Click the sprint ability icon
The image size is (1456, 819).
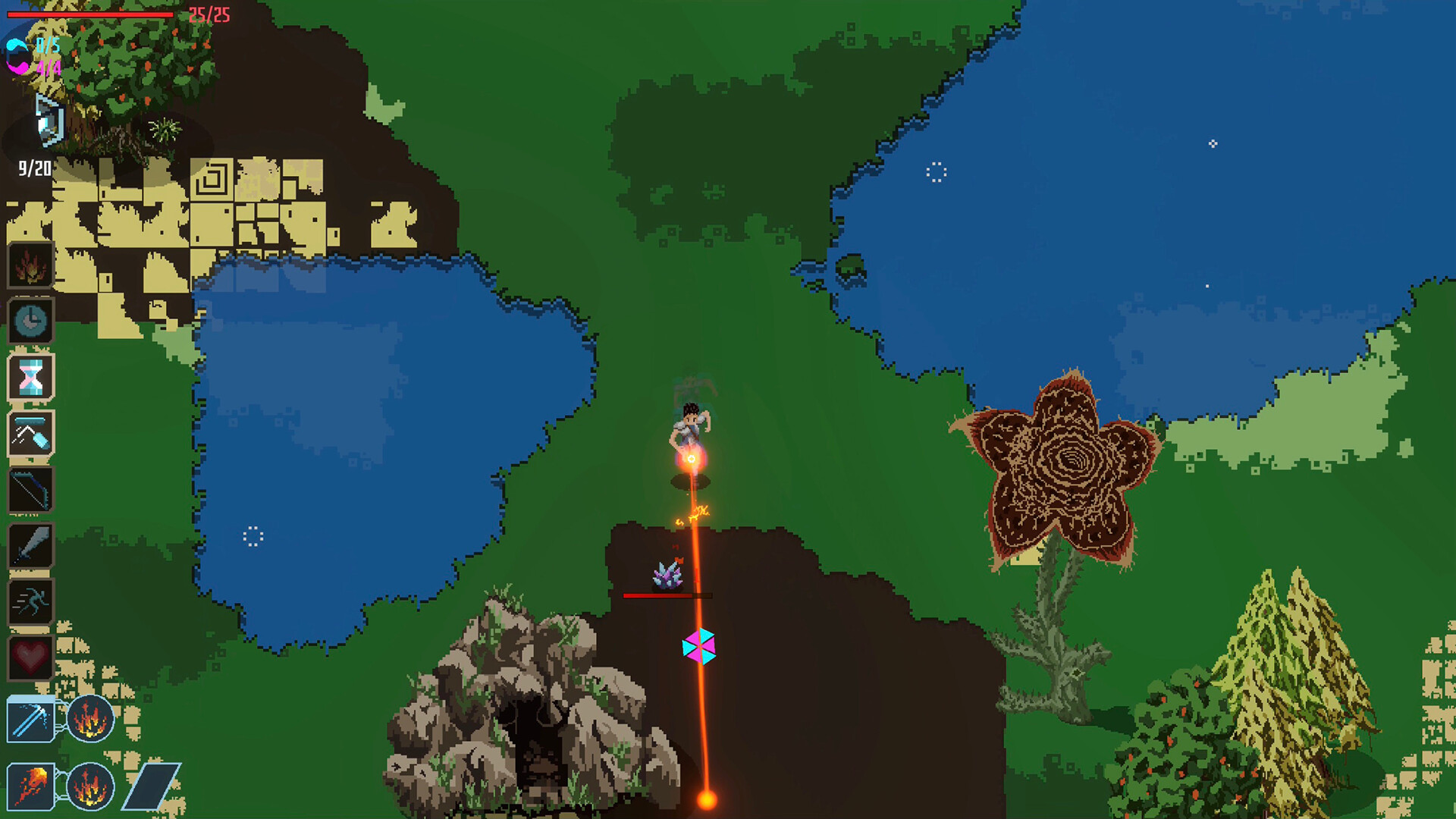(32, 602)
